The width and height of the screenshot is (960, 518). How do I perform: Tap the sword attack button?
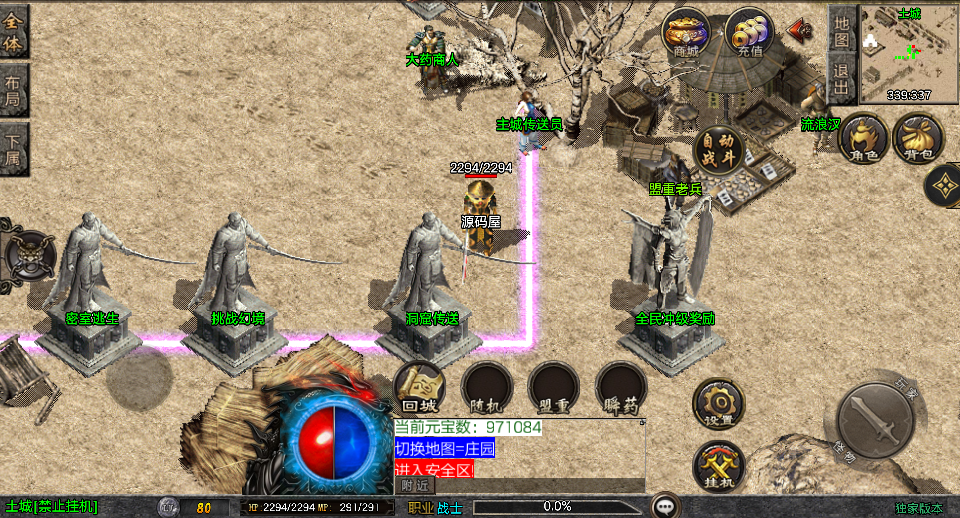click(x=875, y=419)
